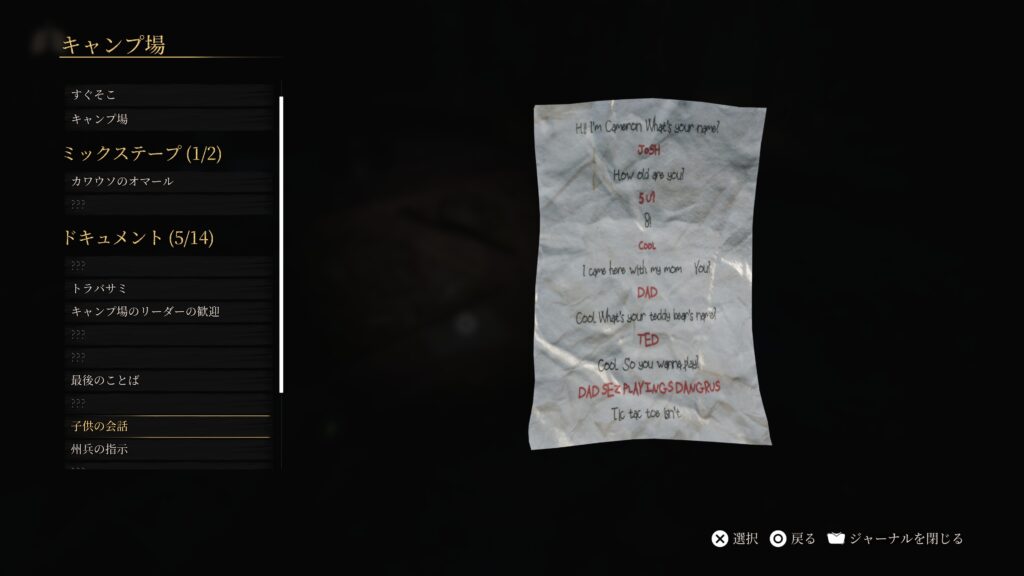Select キャンプ場のリーダーの歓迎 document
Image resolution: width=1024 pixels, height=576 pixels.
[x=165, y=312]
